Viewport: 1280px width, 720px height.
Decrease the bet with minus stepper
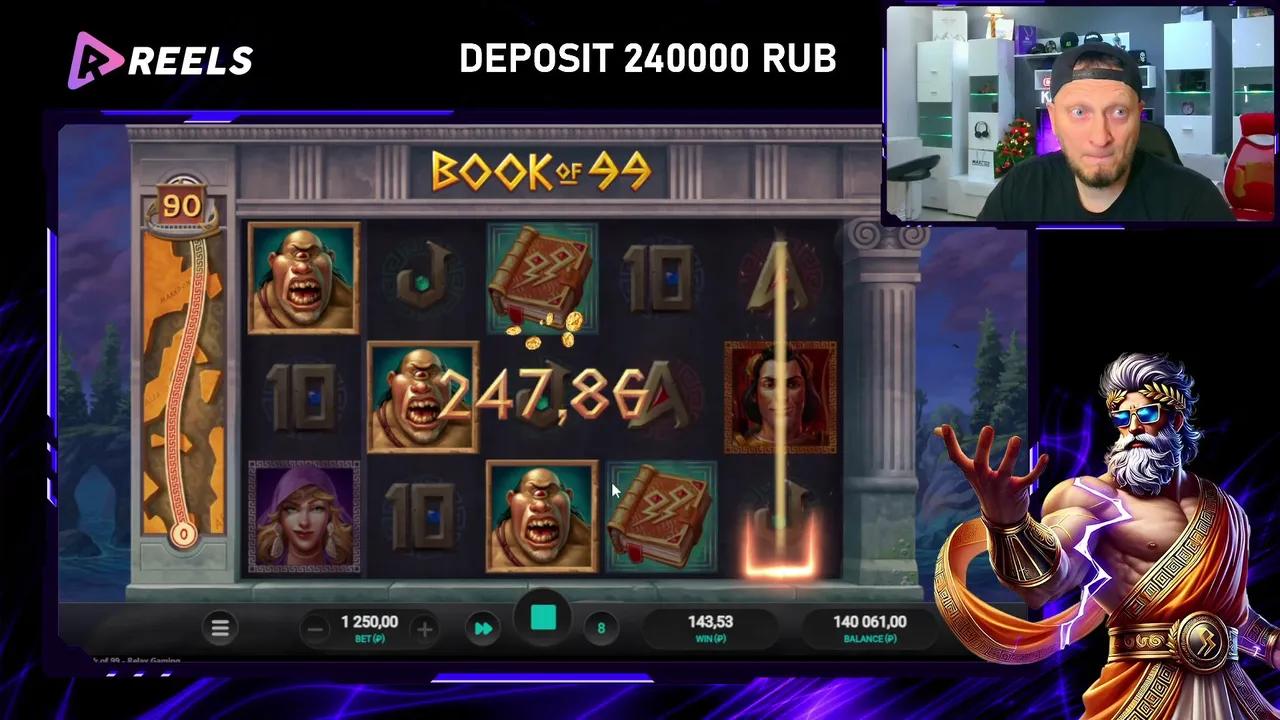315,628
